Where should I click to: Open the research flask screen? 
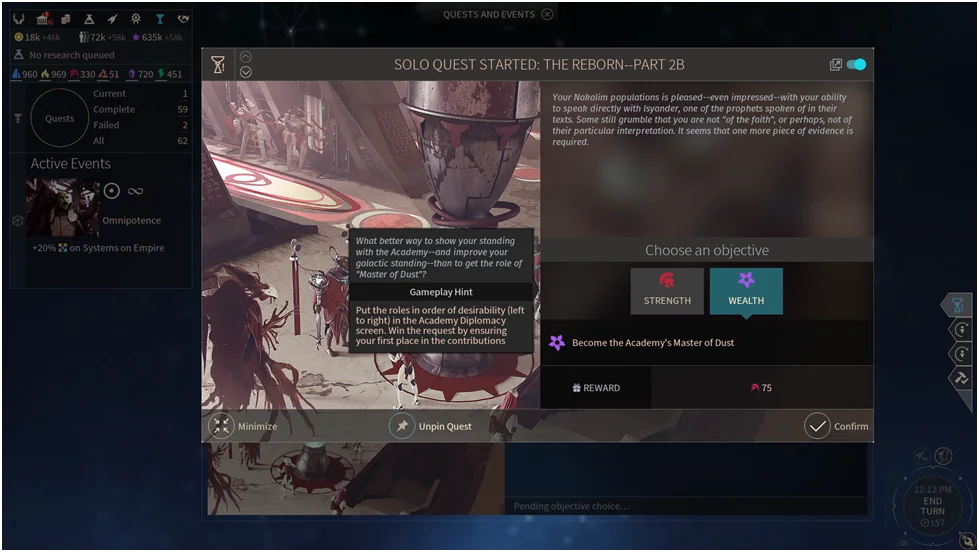tap(89, 19)
